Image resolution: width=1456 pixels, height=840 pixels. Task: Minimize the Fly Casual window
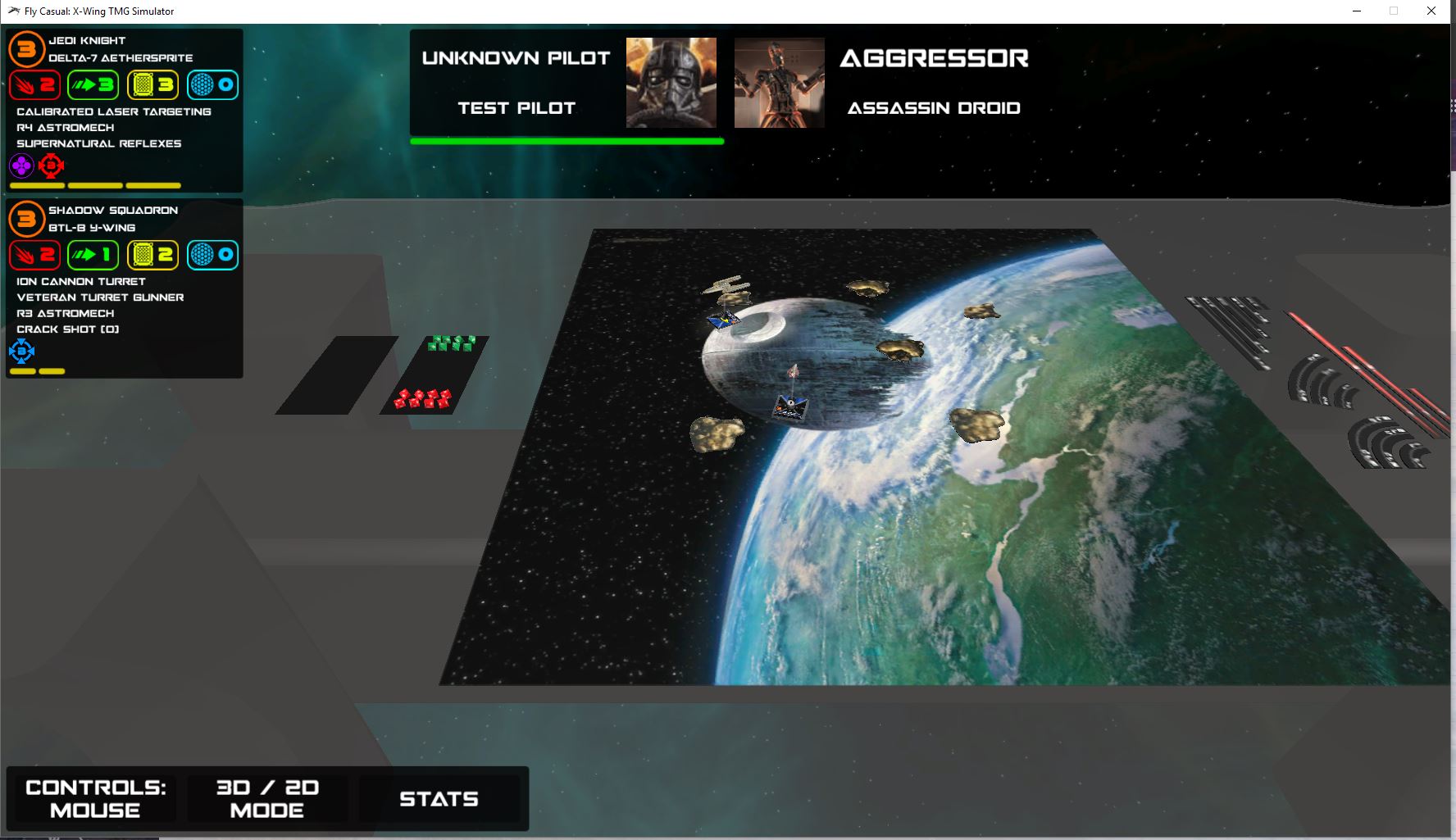coord(1358,11)
